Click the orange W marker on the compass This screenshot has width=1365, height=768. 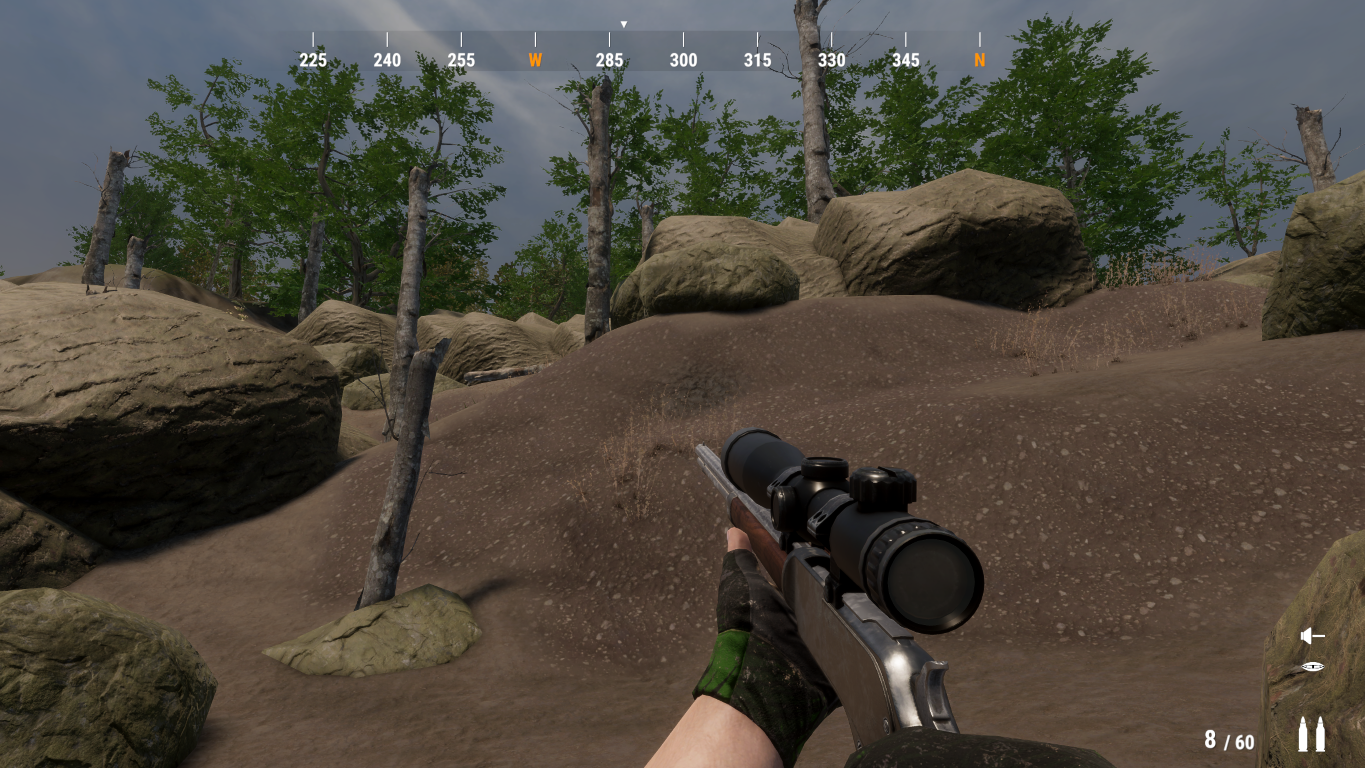coord(535,60)
